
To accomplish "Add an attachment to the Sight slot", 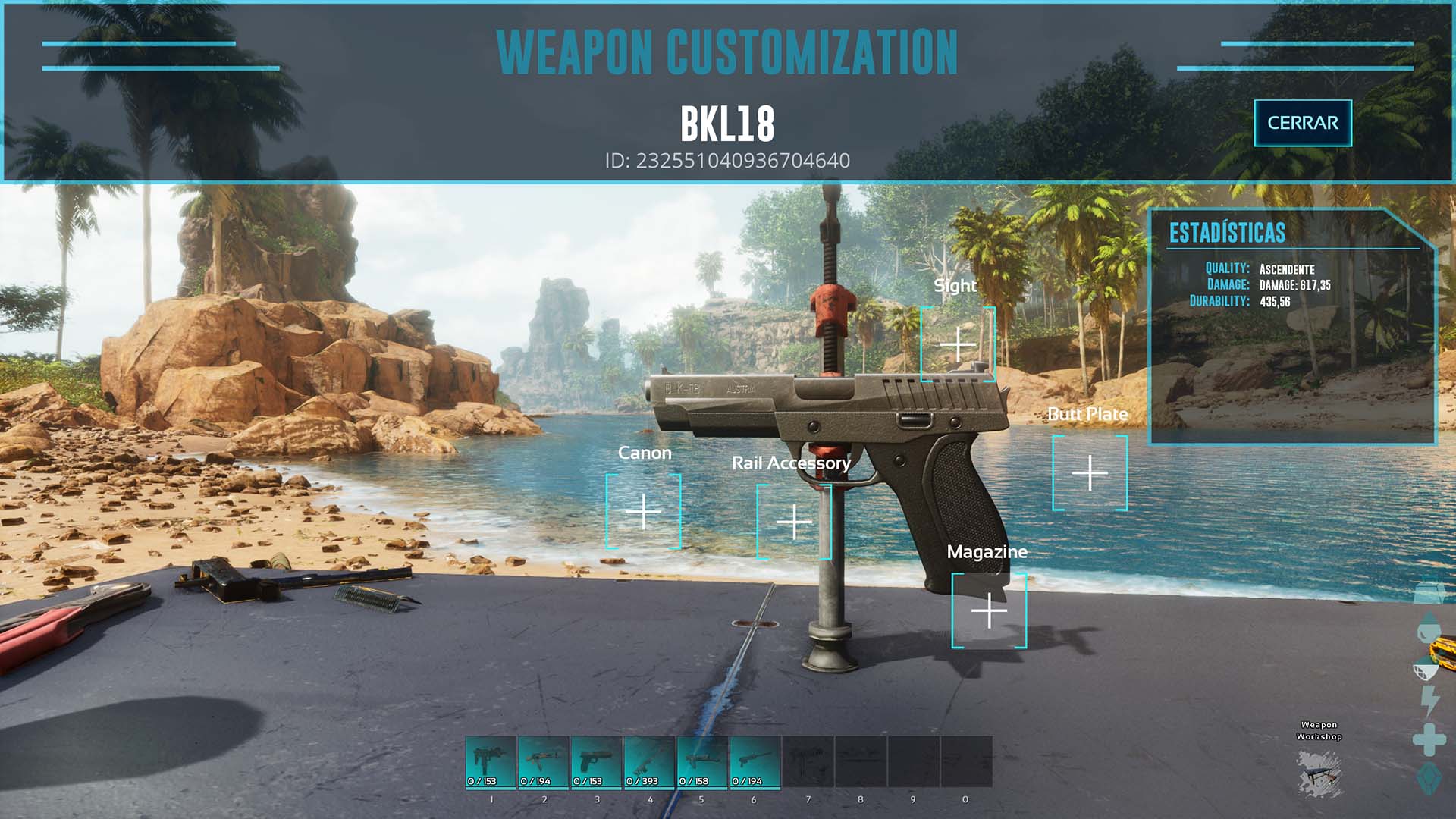I will (958, 344).
